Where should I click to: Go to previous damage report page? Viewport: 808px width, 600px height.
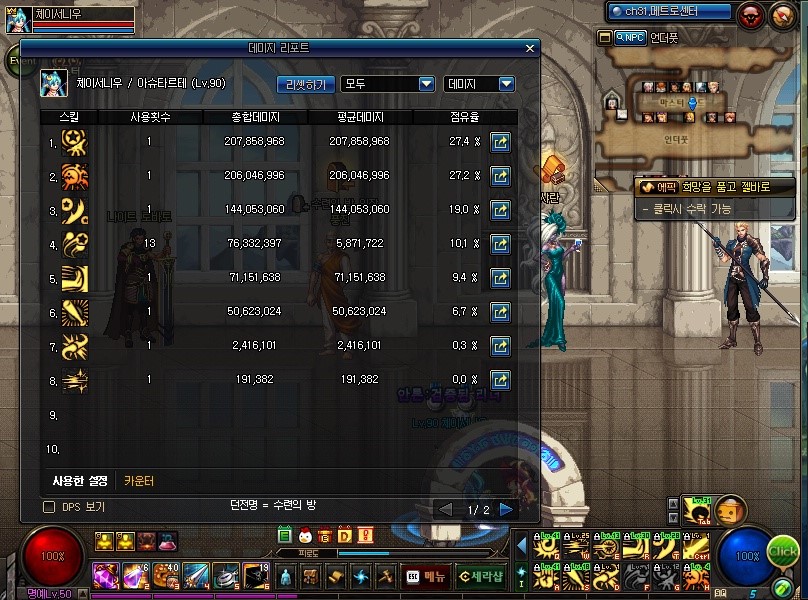tap(446, 509)
